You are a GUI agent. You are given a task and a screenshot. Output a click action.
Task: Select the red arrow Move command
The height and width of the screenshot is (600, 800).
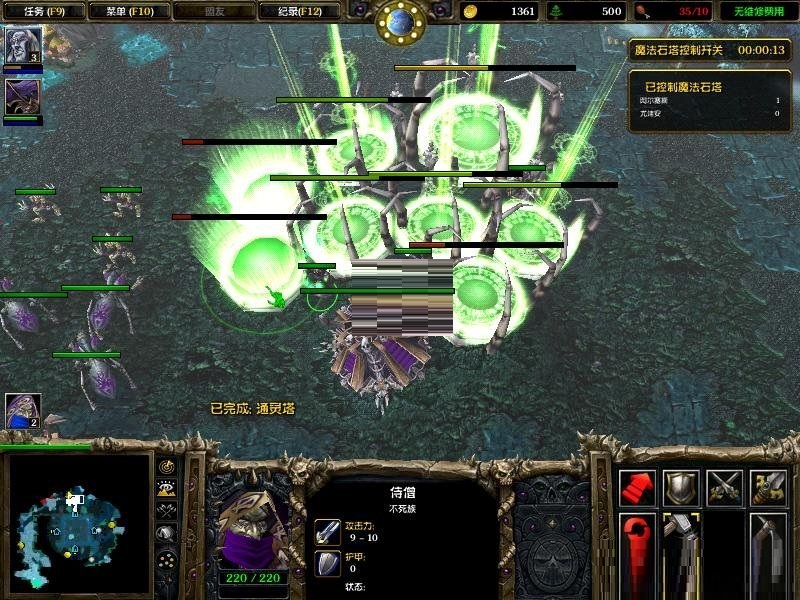(637, 487)
